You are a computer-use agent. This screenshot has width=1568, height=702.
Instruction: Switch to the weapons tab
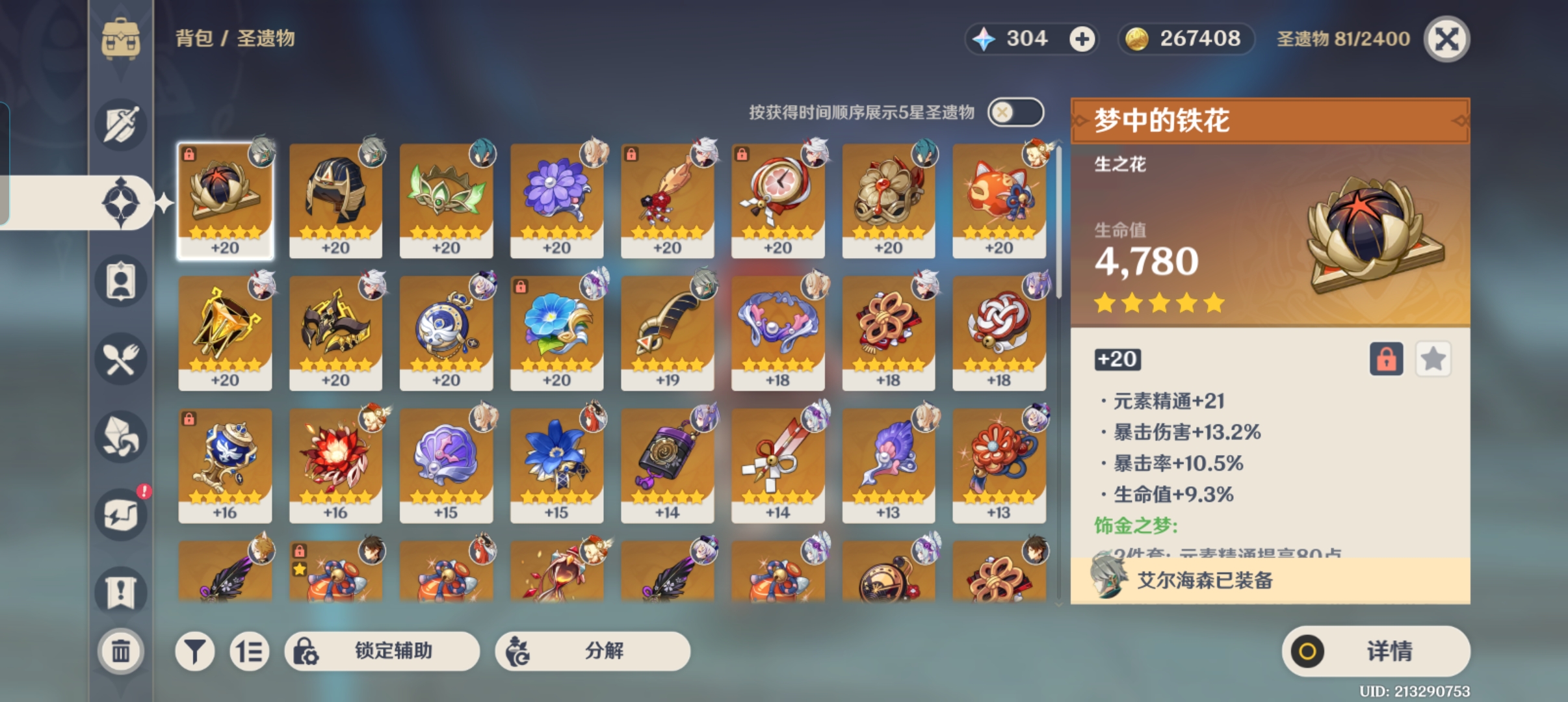[121, 124]
